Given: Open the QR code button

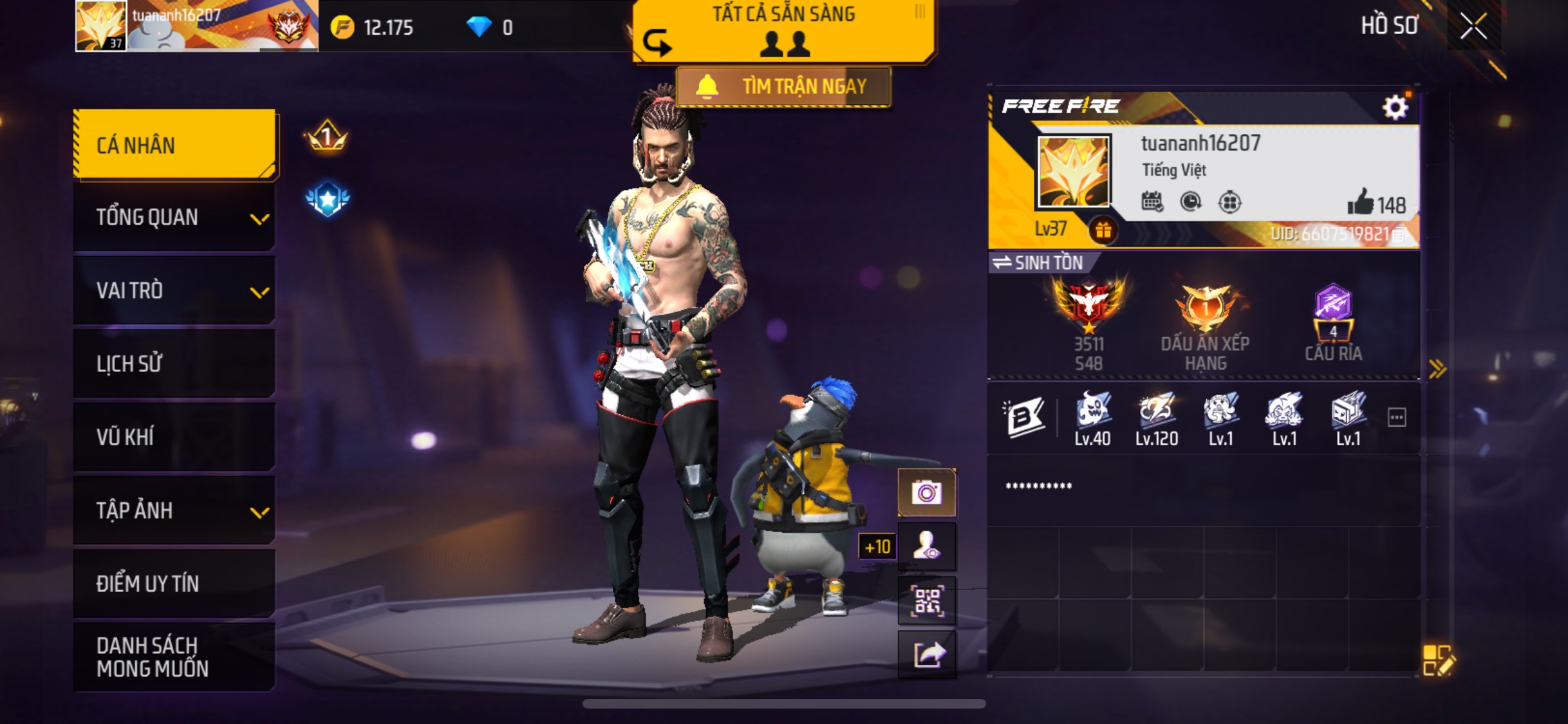Looking at the screenshot, I should click(926, 601).
